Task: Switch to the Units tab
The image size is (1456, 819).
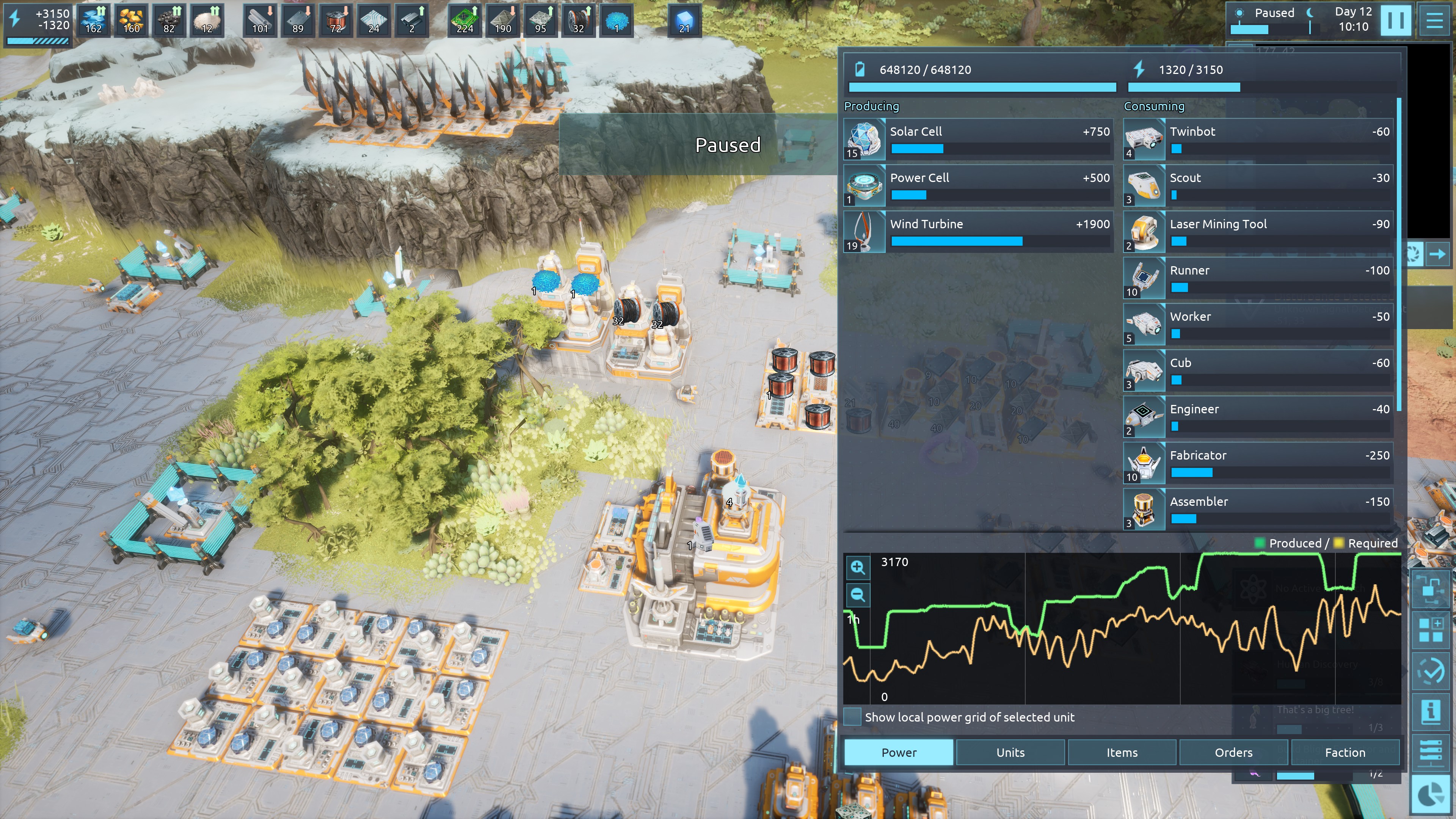Action: click(x=1010, y=752)
